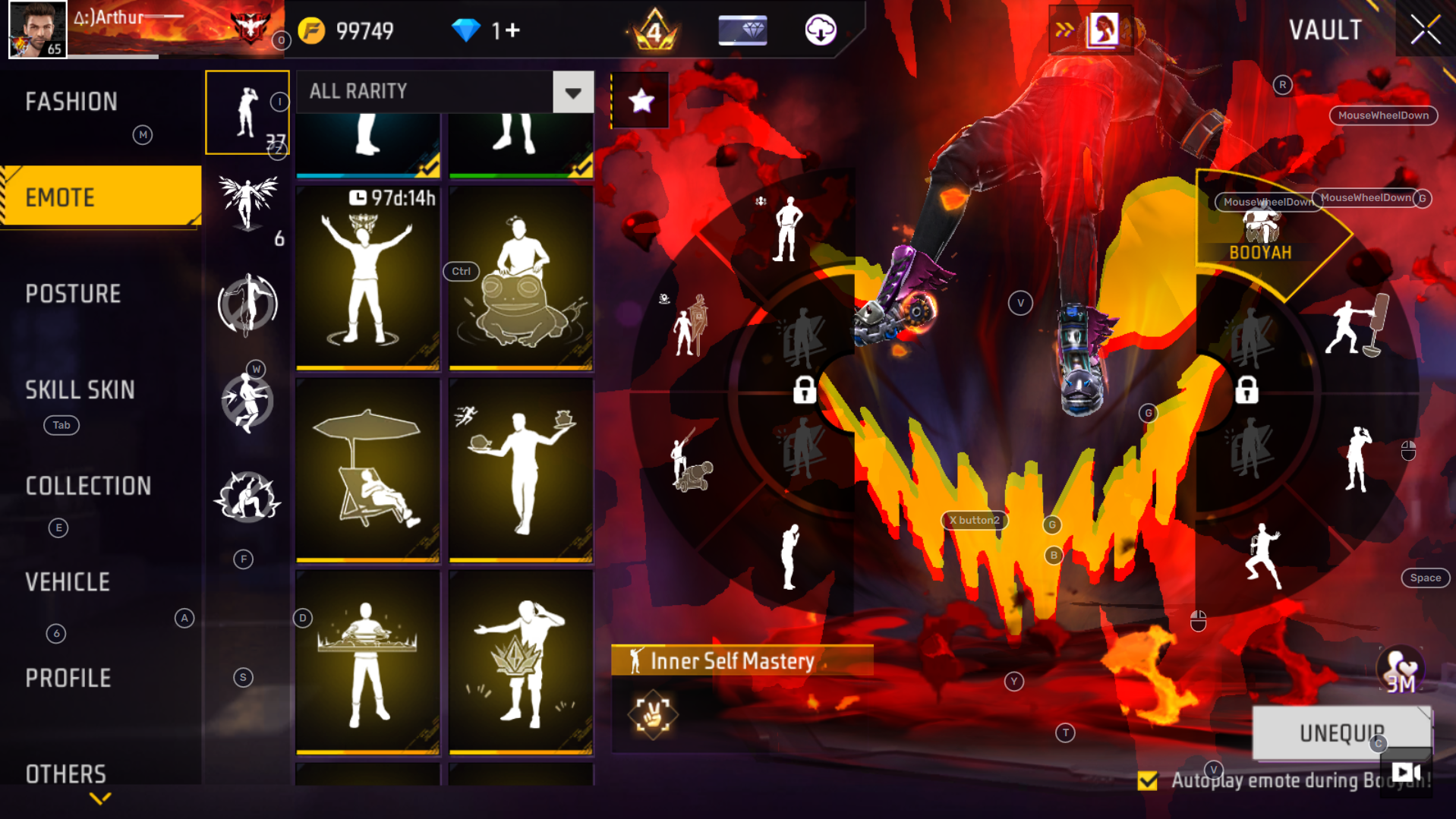Open the COLLECTION tab
Viewport: 1456px width, 819px height.
tap(88, 486)
